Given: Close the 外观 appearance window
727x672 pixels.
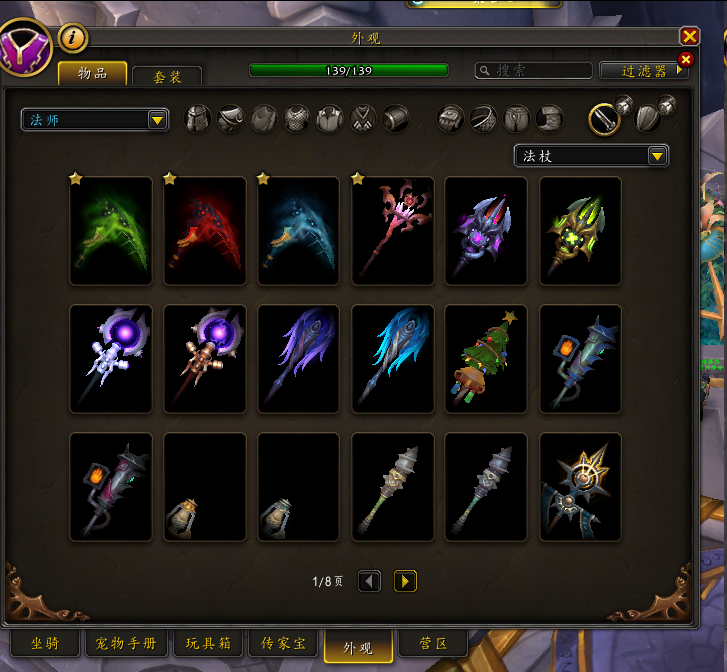Looking at the screenshot, I should 689,37.
